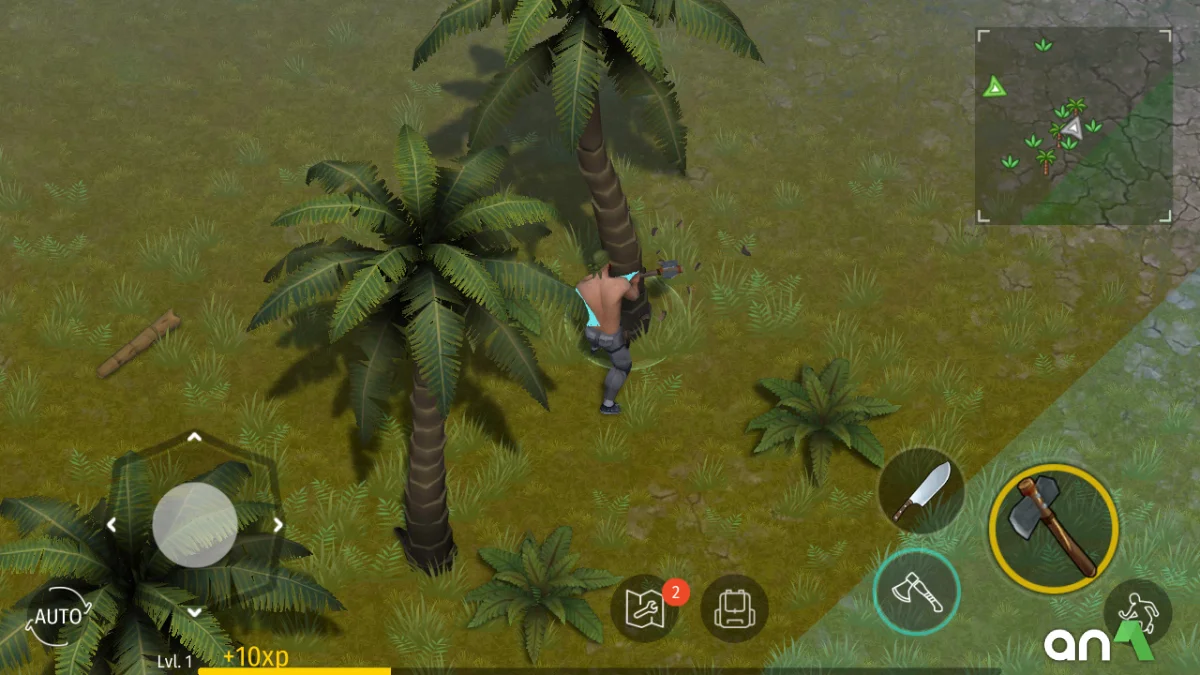
Task: Open the minimap
Action: [x=1074, y=126]
